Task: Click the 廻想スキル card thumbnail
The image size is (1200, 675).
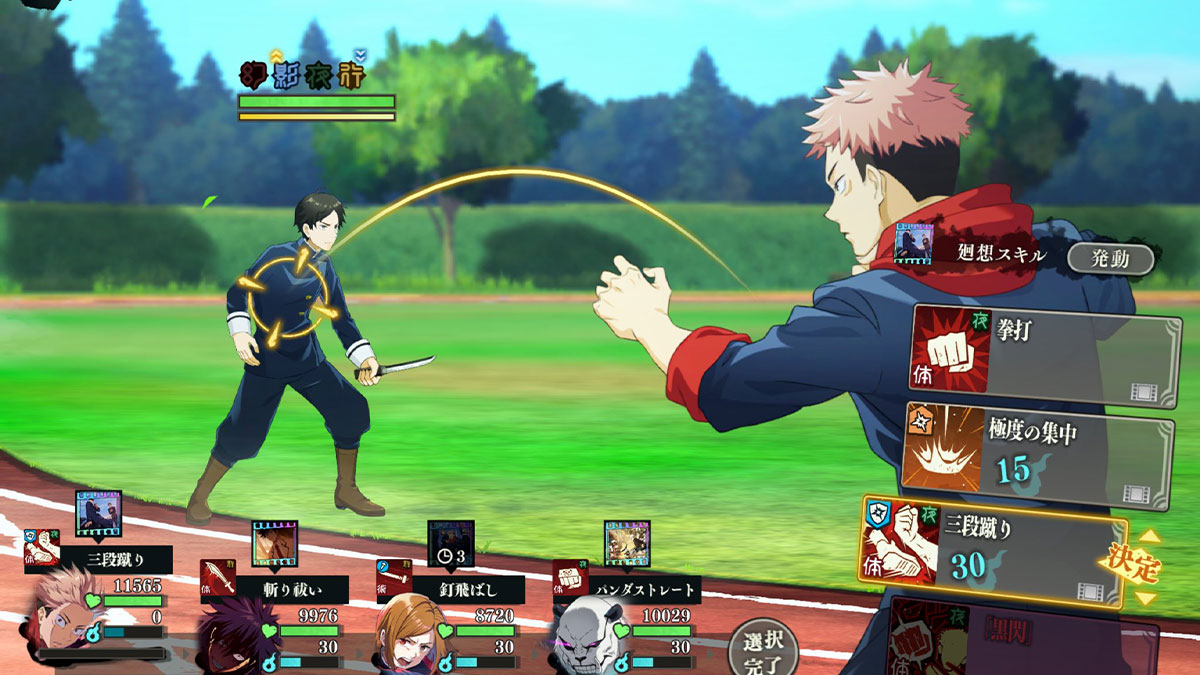Action: tap(913, 246)
